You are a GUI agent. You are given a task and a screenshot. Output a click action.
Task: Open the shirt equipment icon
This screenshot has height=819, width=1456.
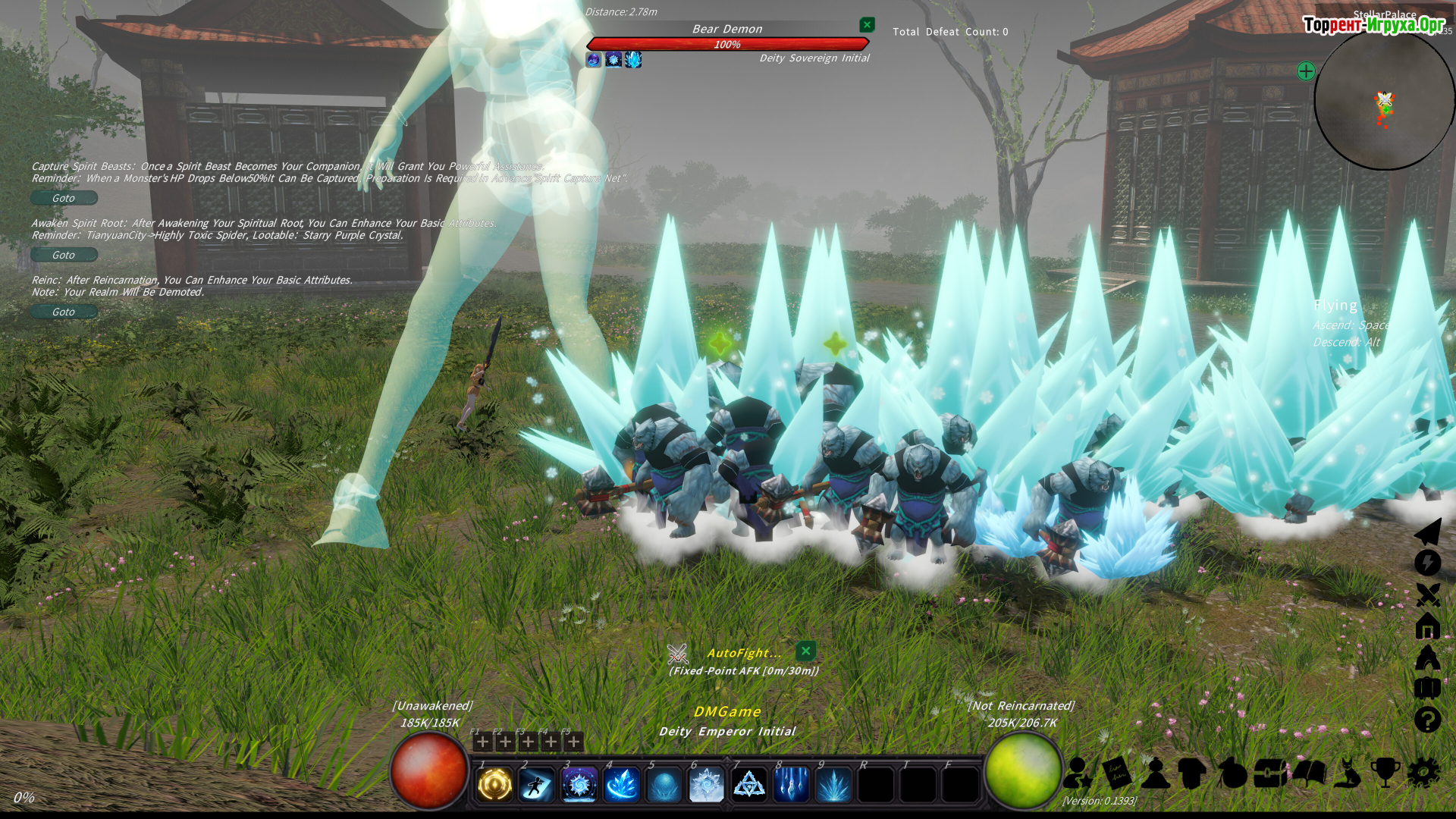coord(1193,773)
